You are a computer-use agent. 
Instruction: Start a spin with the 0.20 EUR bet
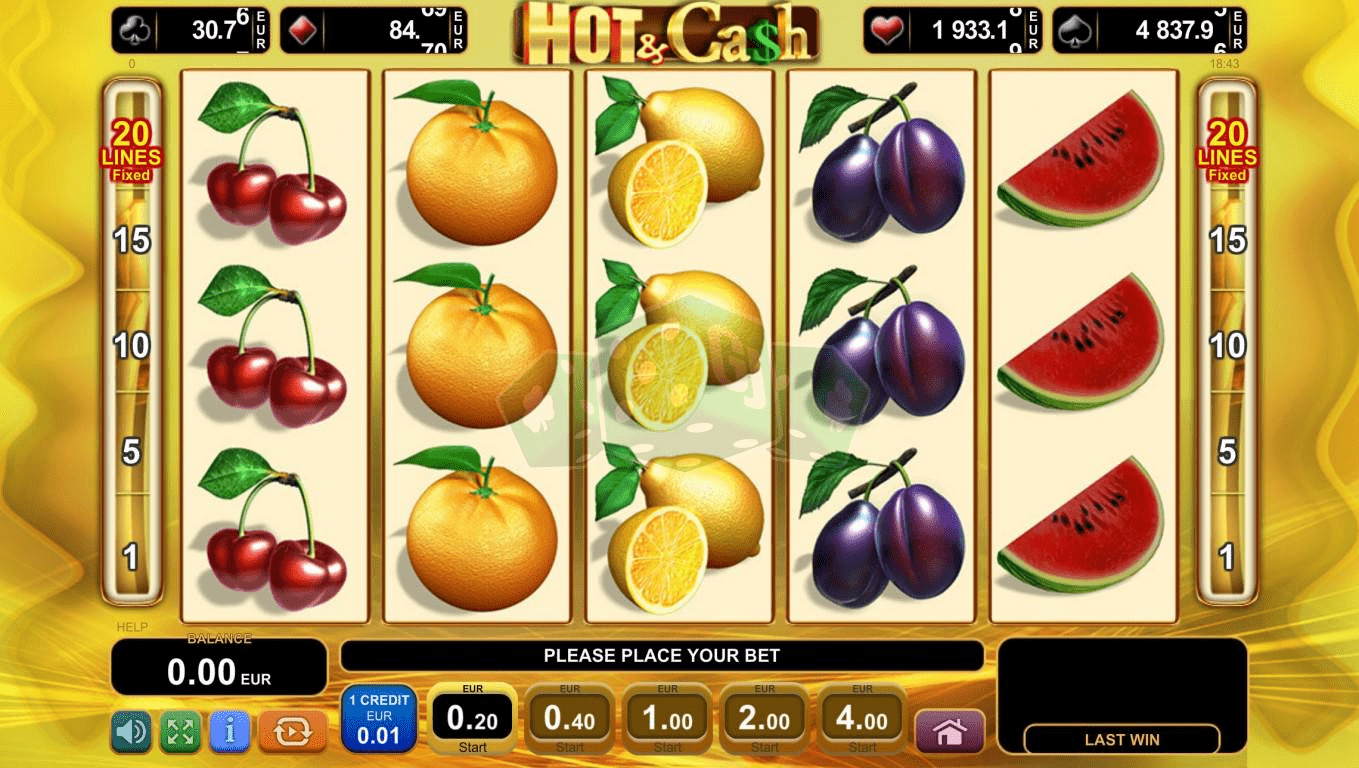(471, 716)
